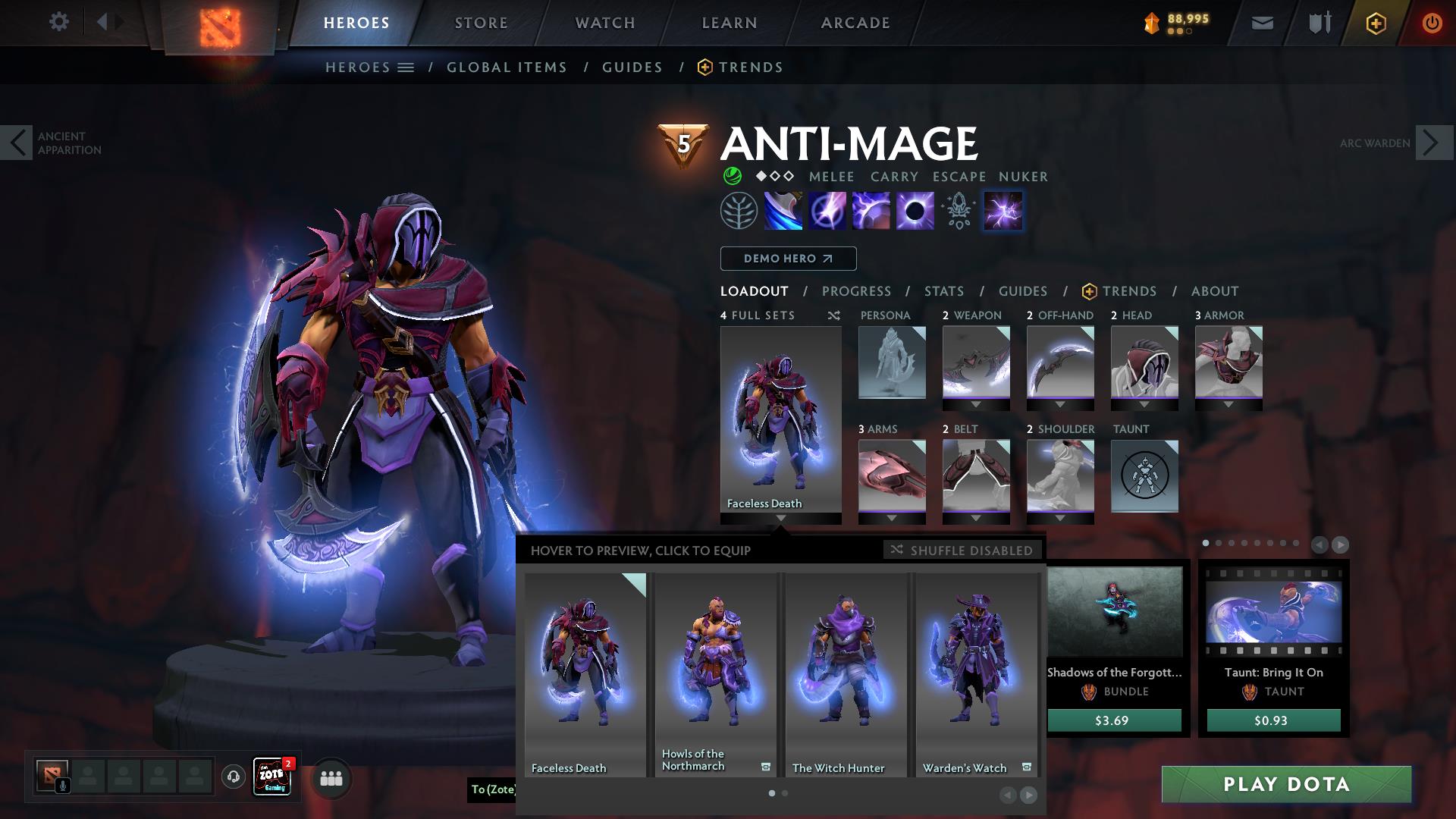This screenshot has width=1456, height=819.
Task: Click the Dota Plus hexagon icon
Action: [x=1376, y=22]
